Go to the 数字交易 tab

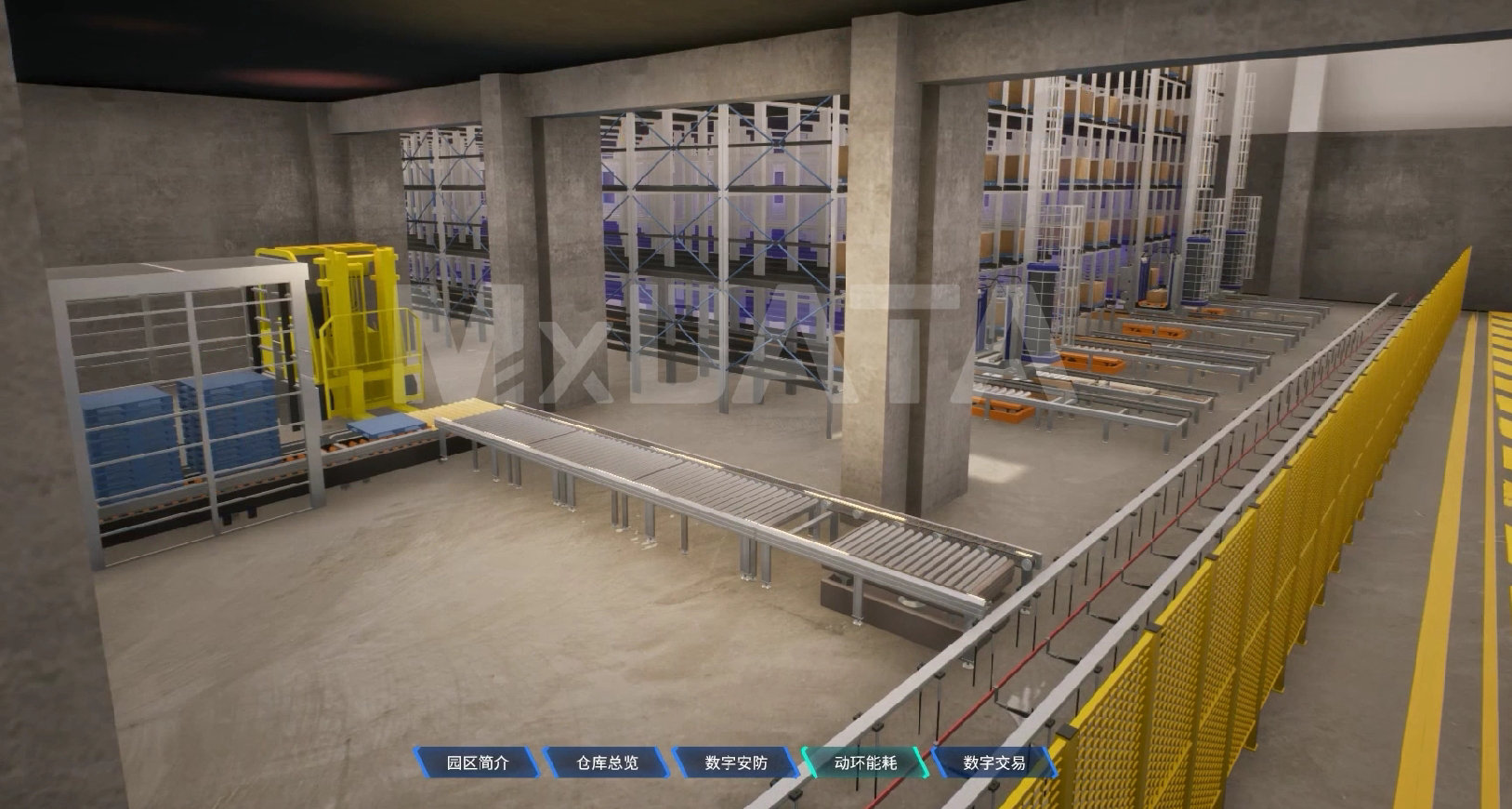[x=994, y=763]
